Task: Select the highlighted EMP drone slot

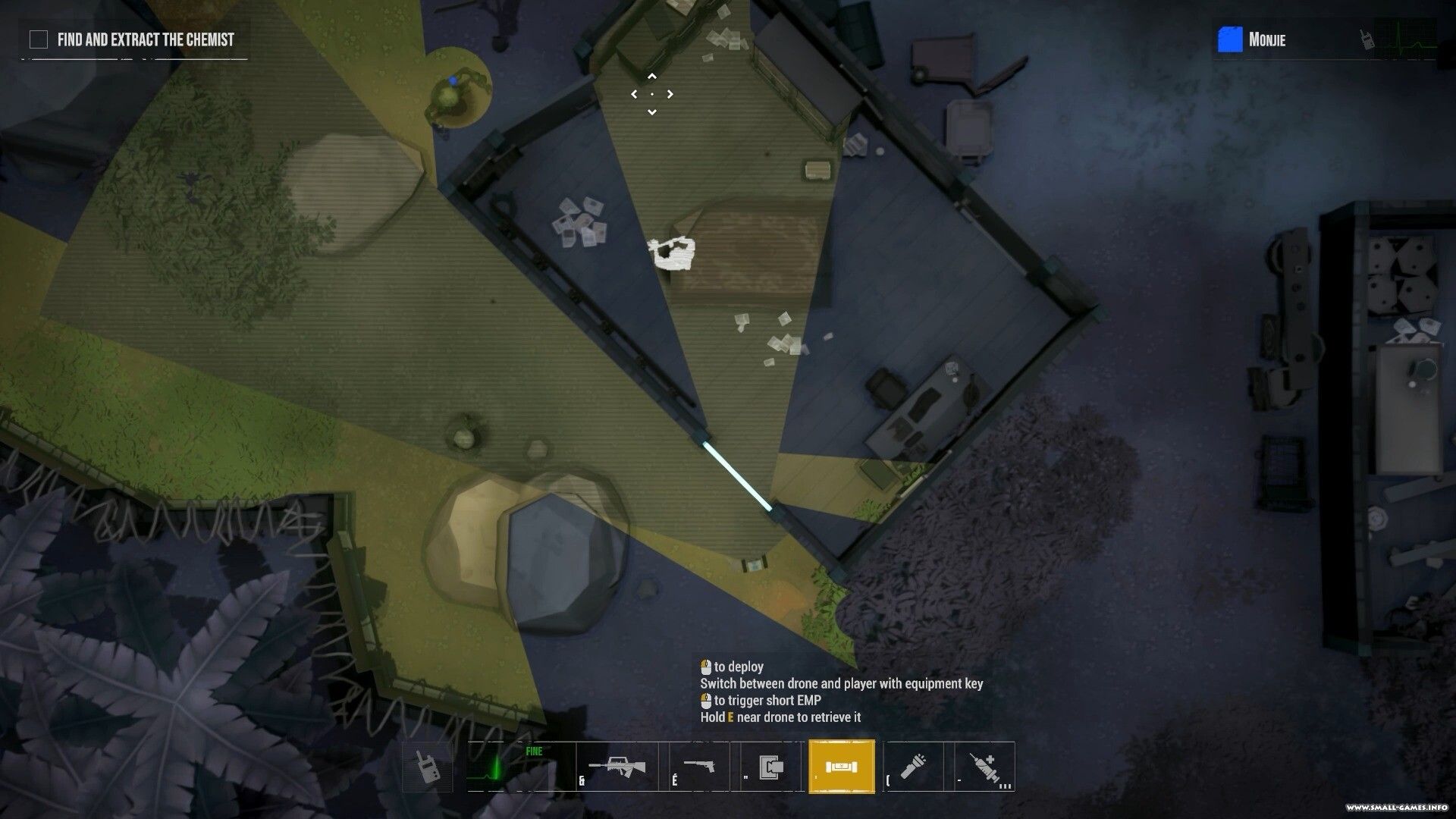Action: point(842,767)
